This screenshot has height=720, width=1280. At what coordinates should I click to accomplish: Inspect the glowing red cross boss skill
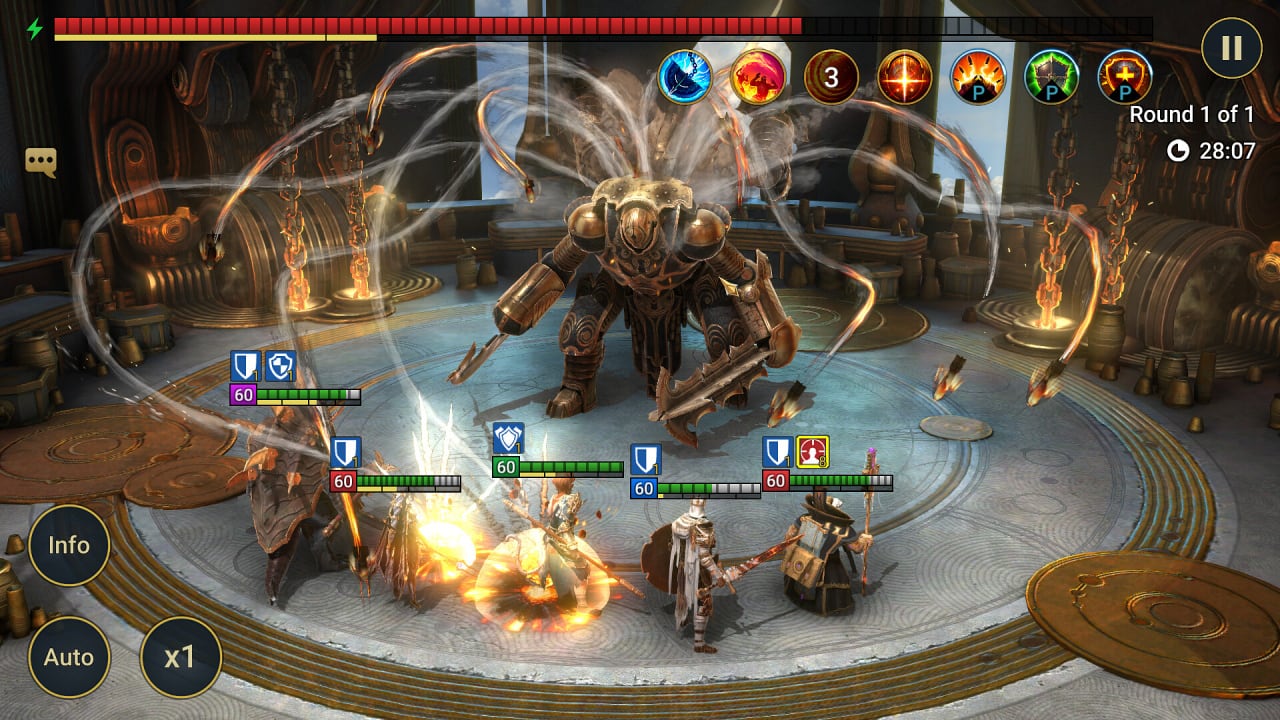pos(905,77)
